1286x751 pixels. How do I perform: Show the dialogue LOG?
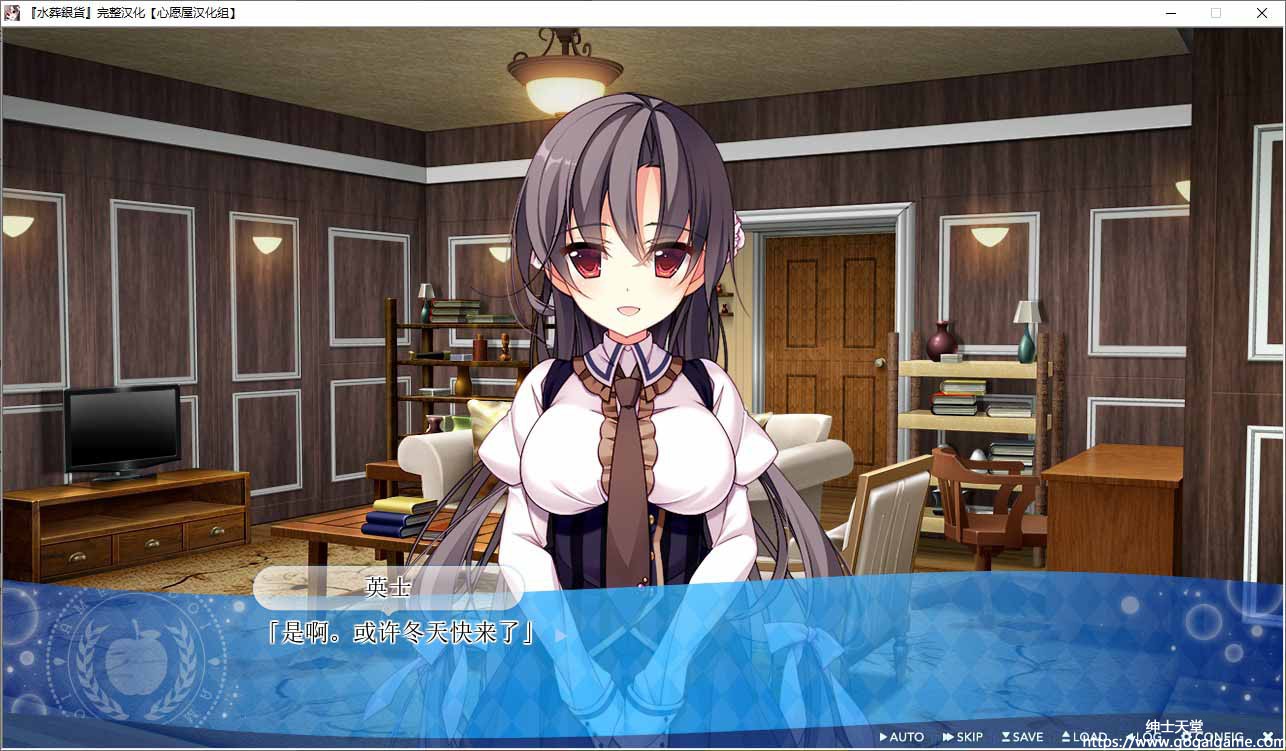1144,737
